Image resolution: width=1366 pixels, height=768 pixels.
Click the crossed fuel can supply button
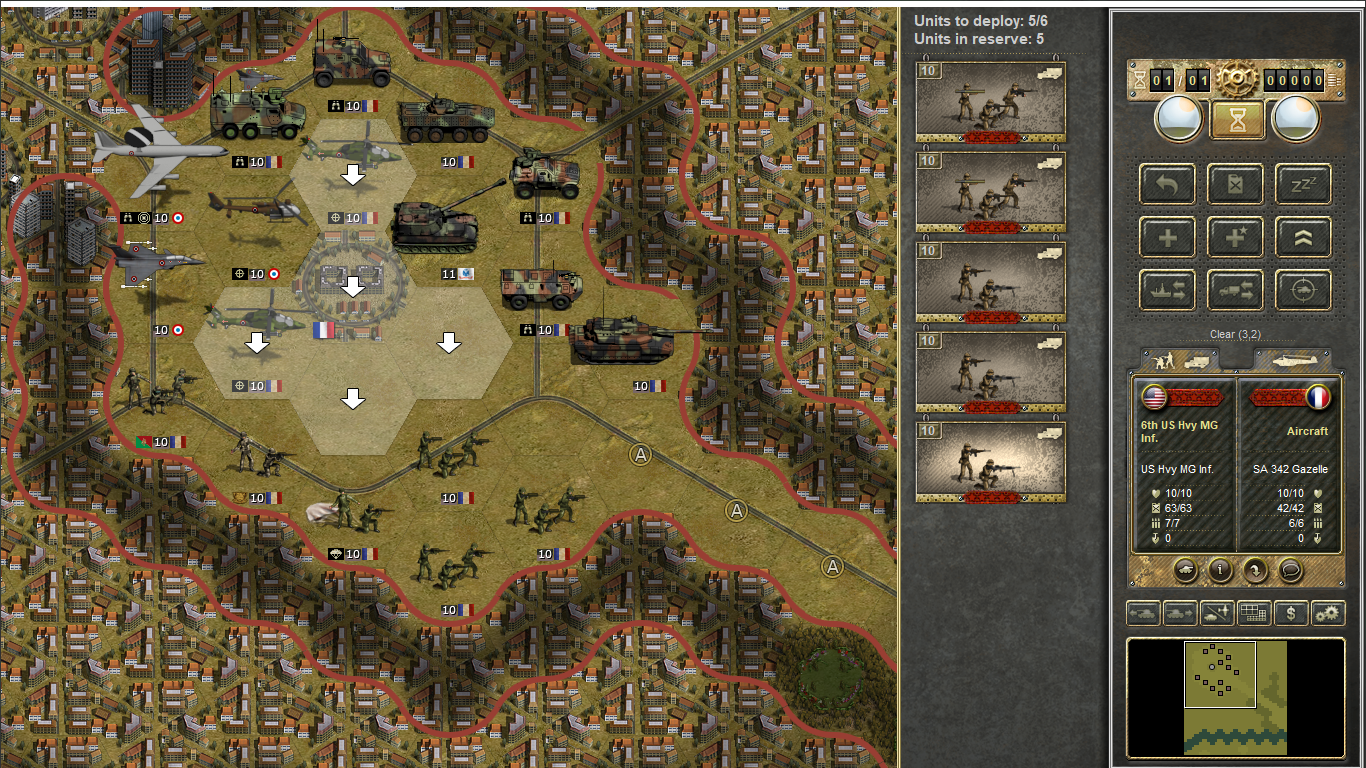[x=1236, y=183]
